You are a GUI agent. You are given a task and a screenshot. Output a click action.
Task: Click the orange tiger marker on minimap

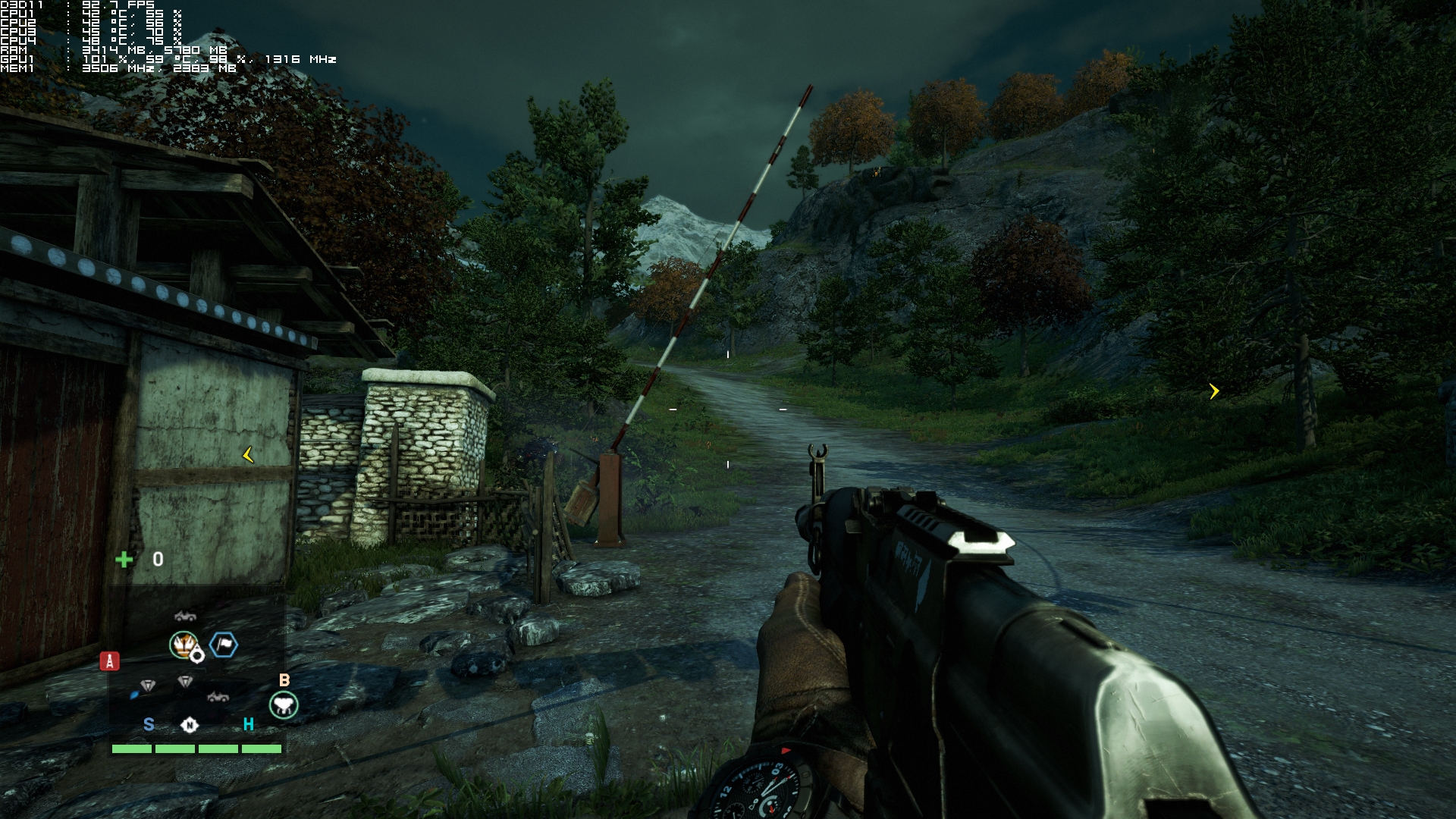tap(183, 645)
